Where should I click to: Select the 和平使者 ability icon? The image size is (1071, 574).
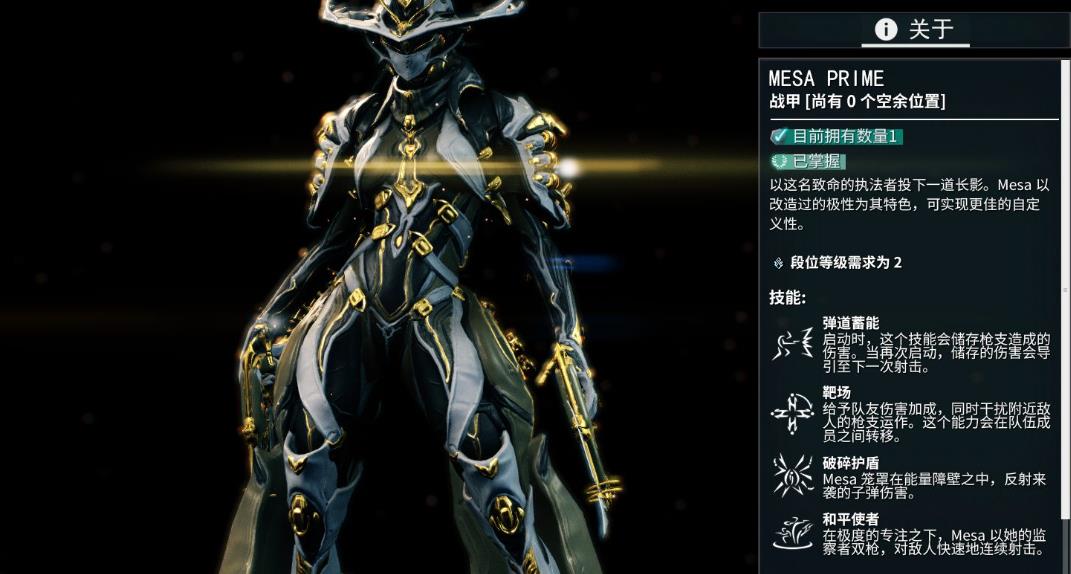click(793, 533)
